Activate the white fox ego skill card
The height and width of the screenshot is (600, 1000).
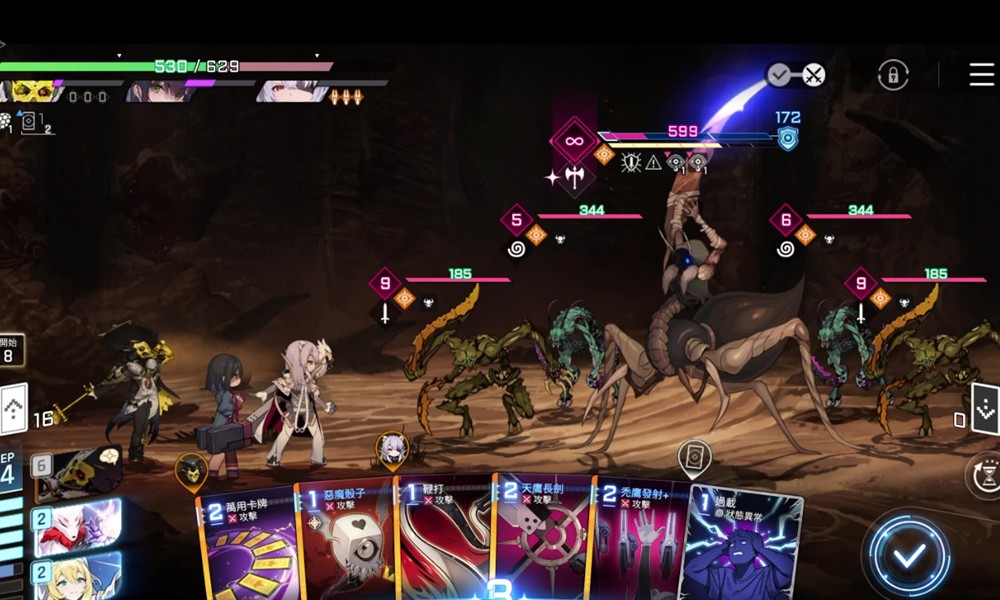pyautogui.click(x=78, y=525)
